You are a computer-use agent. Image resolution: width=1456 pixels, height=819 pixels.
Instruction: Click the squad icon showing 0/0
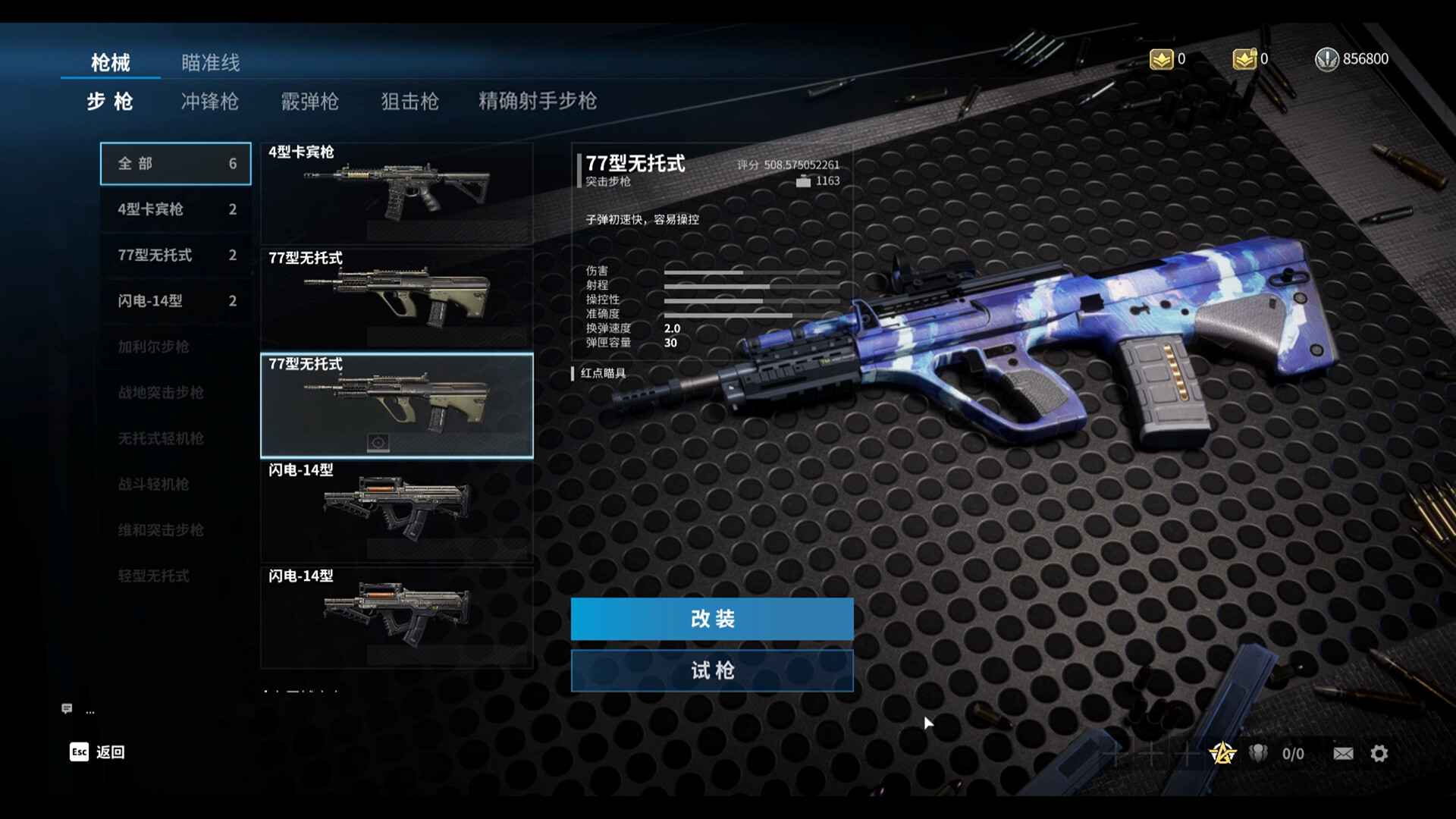click(1259, 753)
